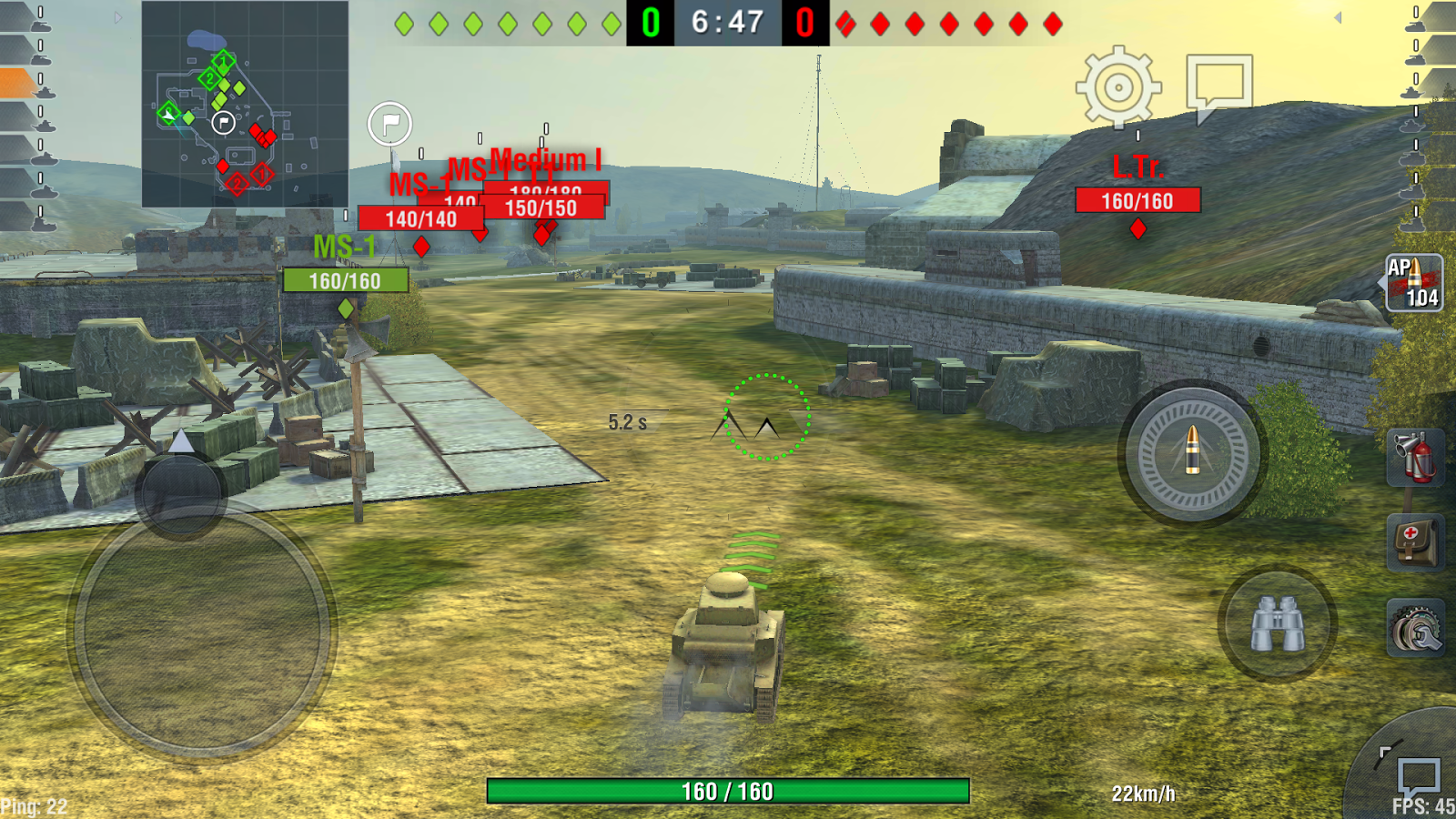This screenshot has width=1456, height=819.
Task: Expand the allied team list arrow
Action: pos(118,17)
